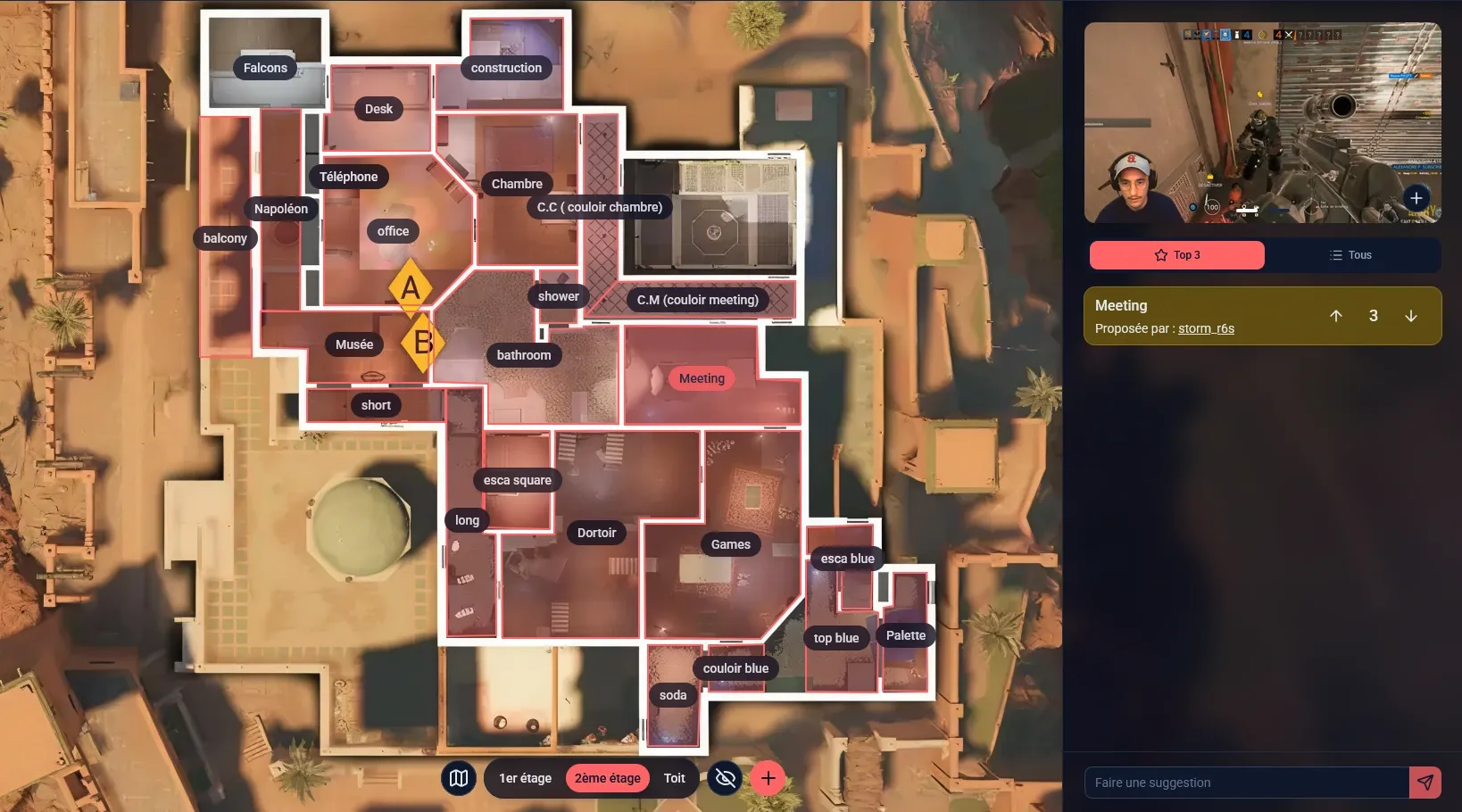Select bomb site marker B
Image resolution: width=1462 pixels, height=812 pixels.
click(x=423, y=341)
